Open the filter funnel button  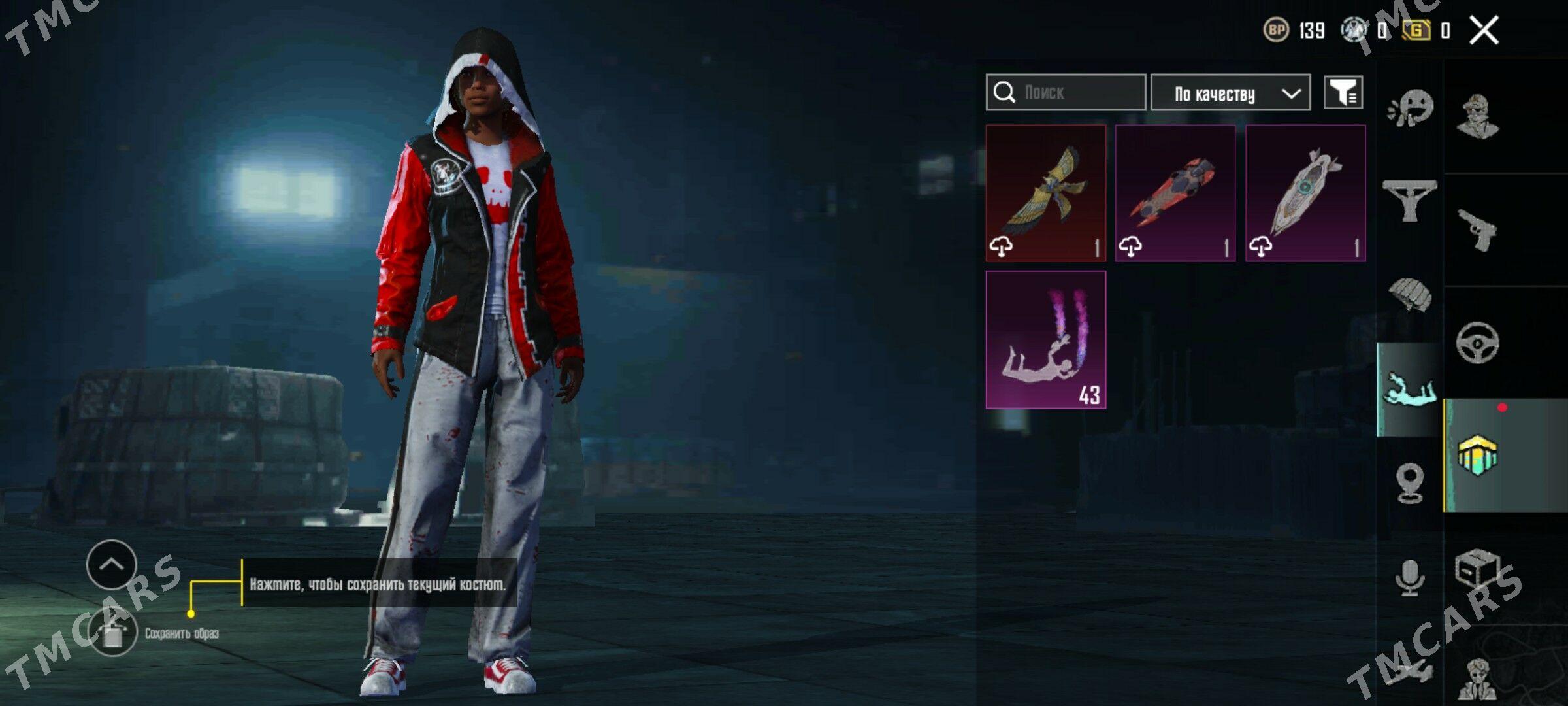click(x=1343, y=93)
